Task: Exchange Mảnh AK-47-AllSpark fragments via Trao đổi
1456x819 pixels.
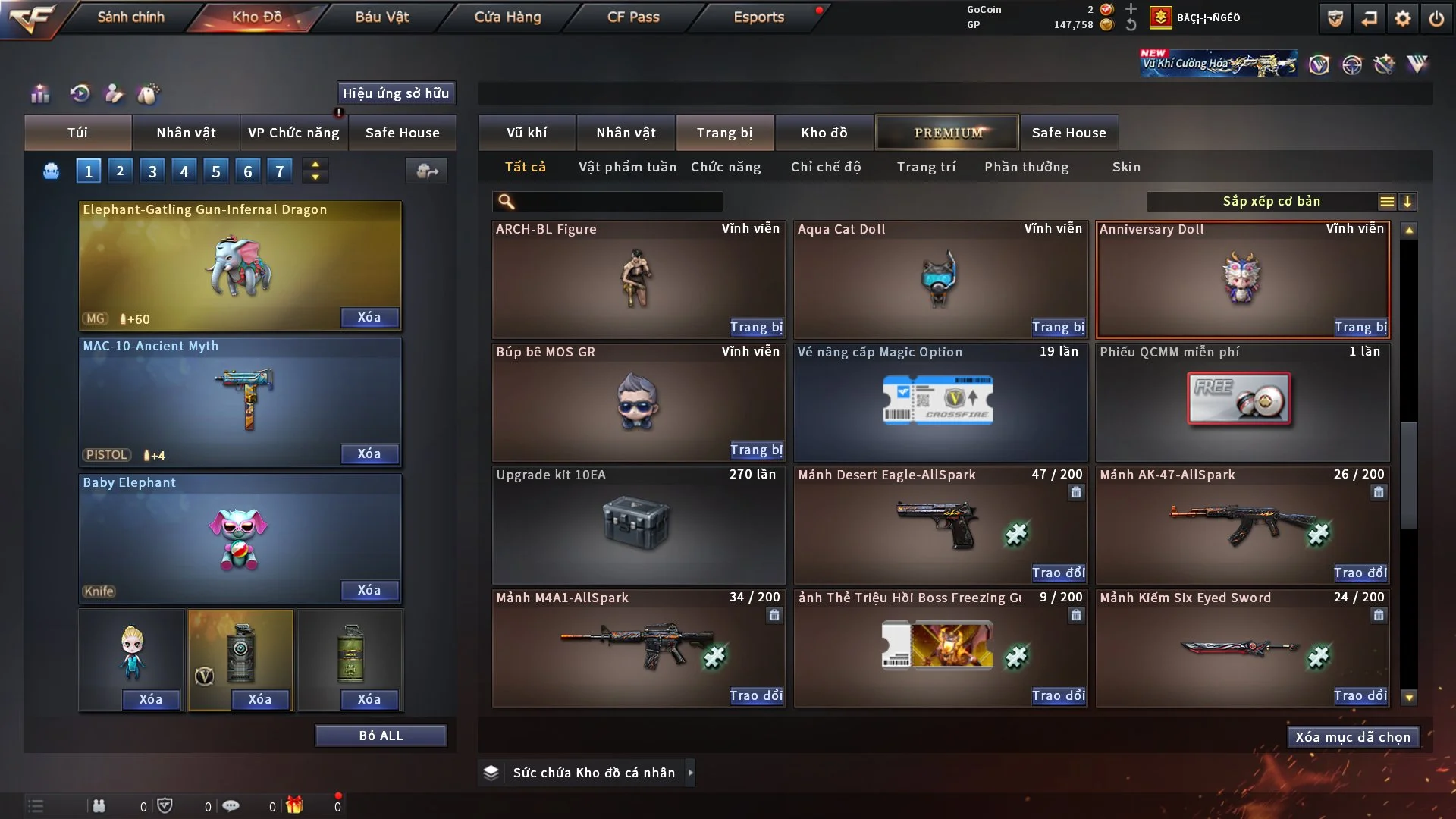Action: click(x=1360, y=573)
